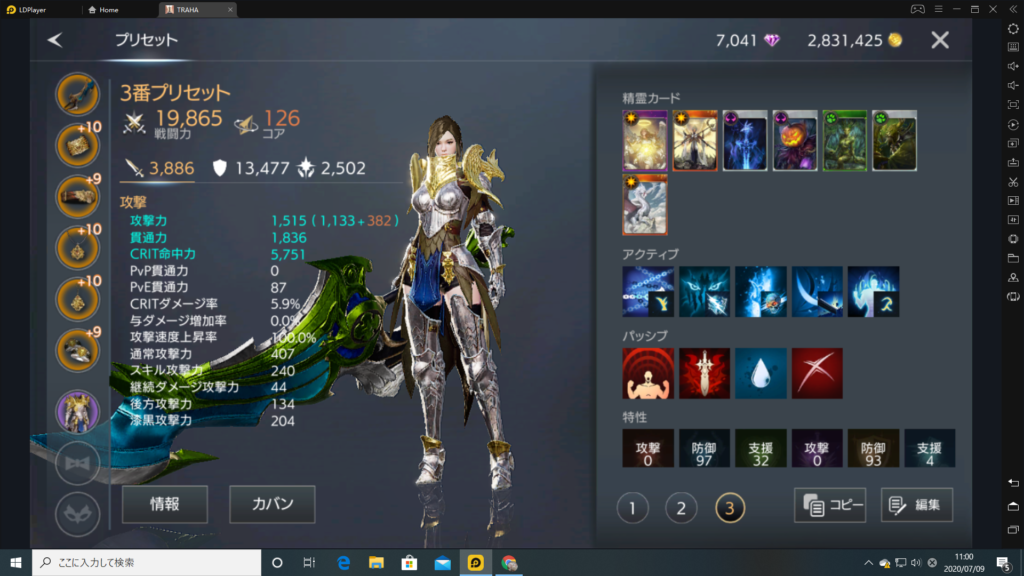Edit the preset with 編集 button

point(917,505)
